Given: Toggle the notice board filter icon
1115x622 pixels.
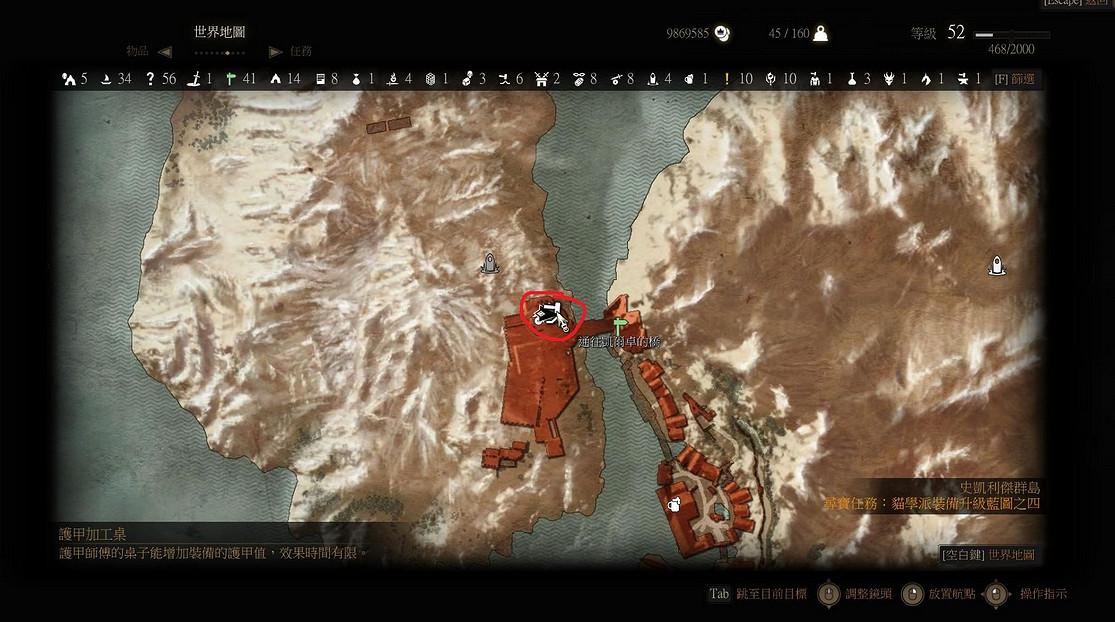Looking at the screenshot, I should coord(320,78).
